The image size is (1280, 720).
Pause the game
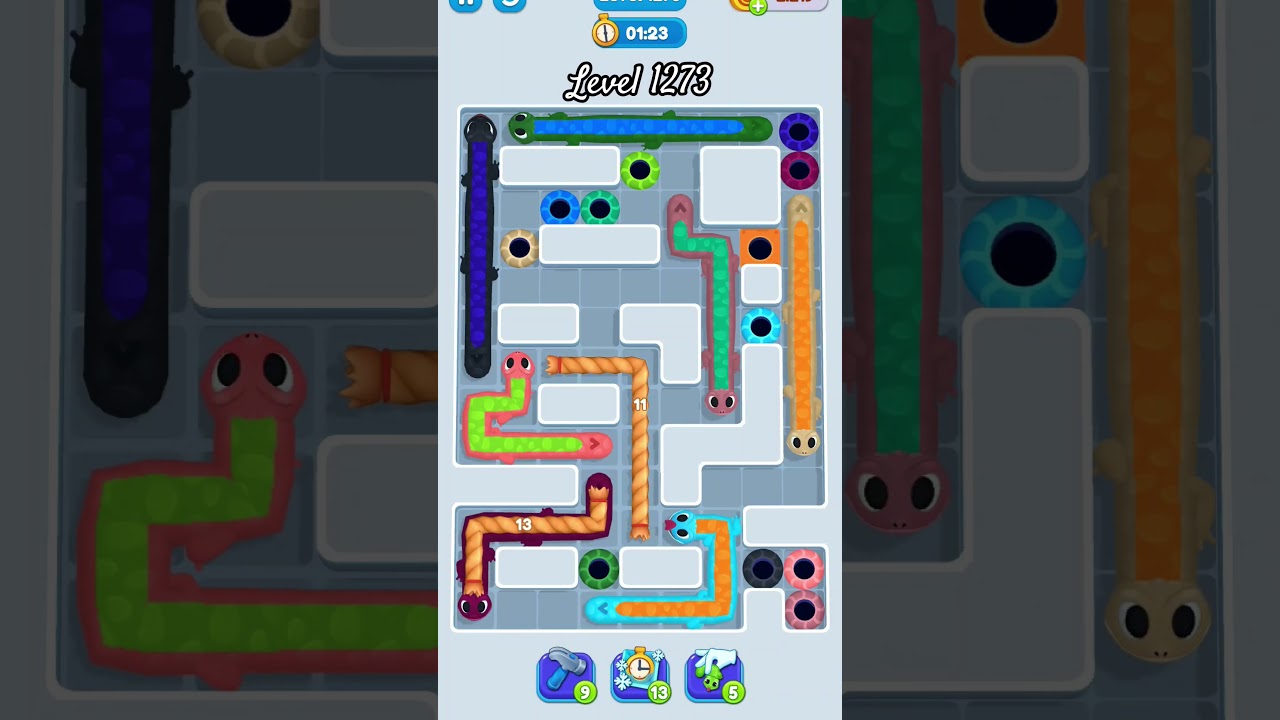tap(464, 4)
